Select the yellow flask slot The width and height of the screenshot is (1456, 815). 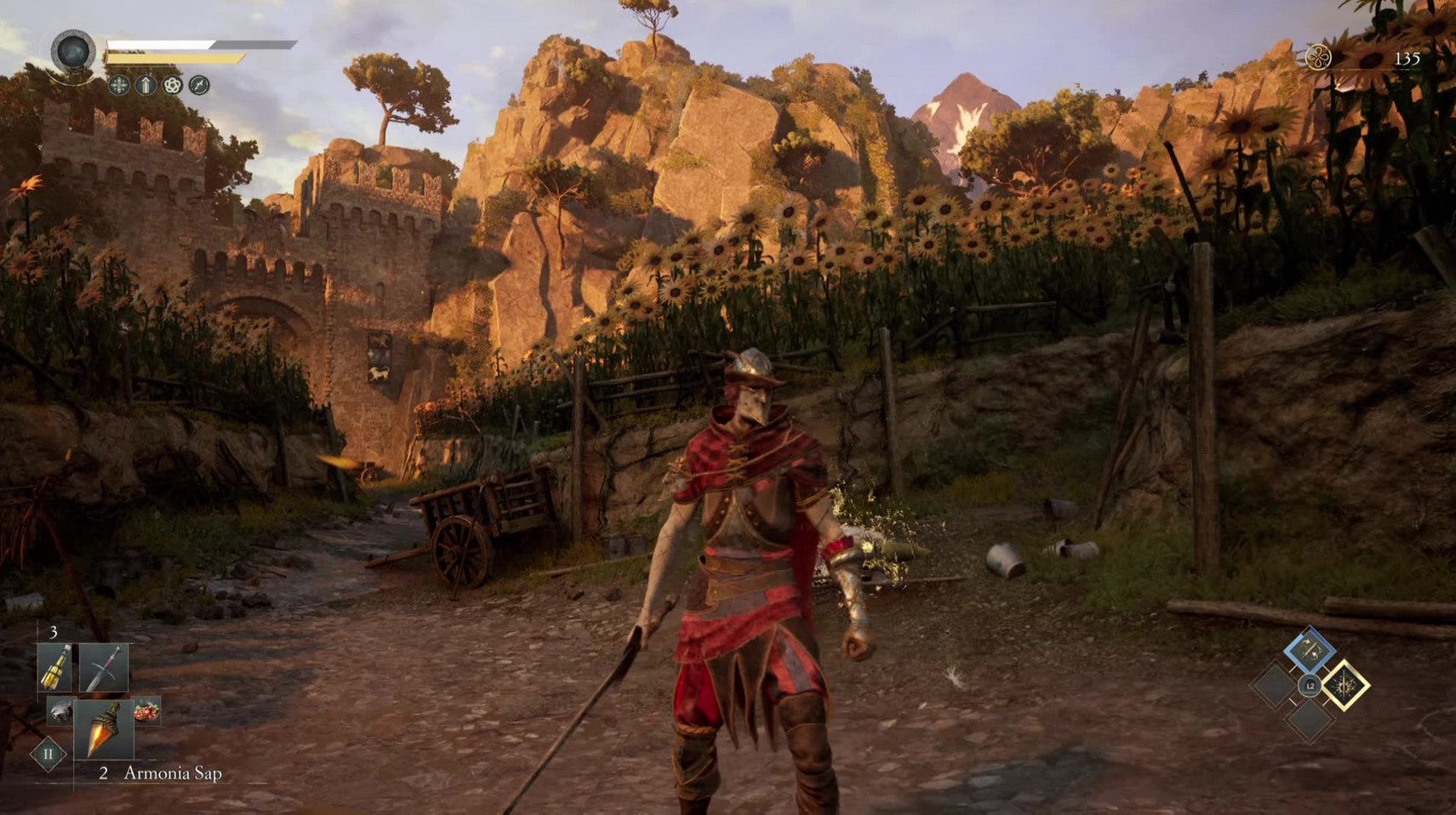55,669
